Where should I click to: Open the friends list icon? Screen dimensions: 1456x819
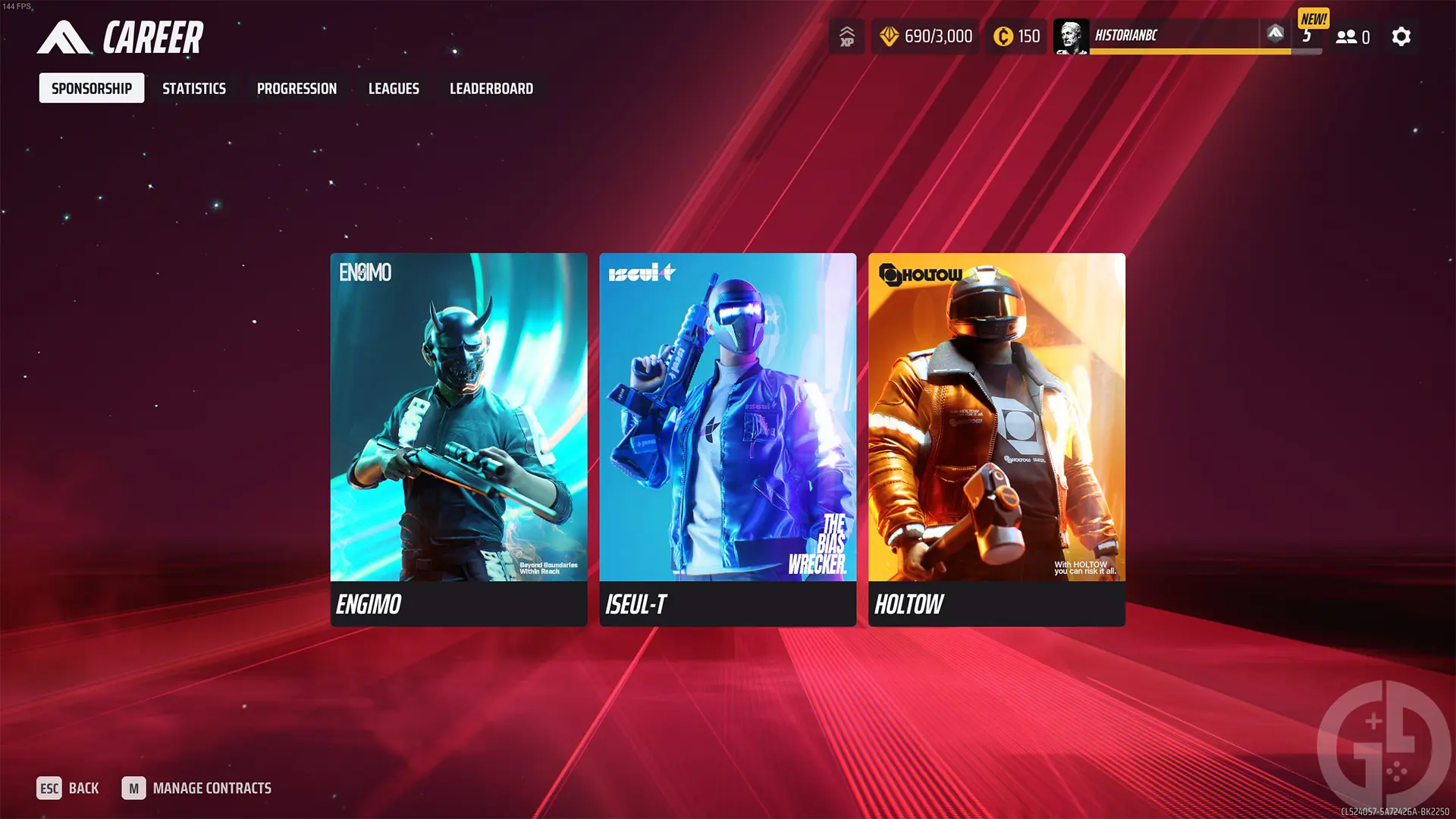tap(1352, 36)
